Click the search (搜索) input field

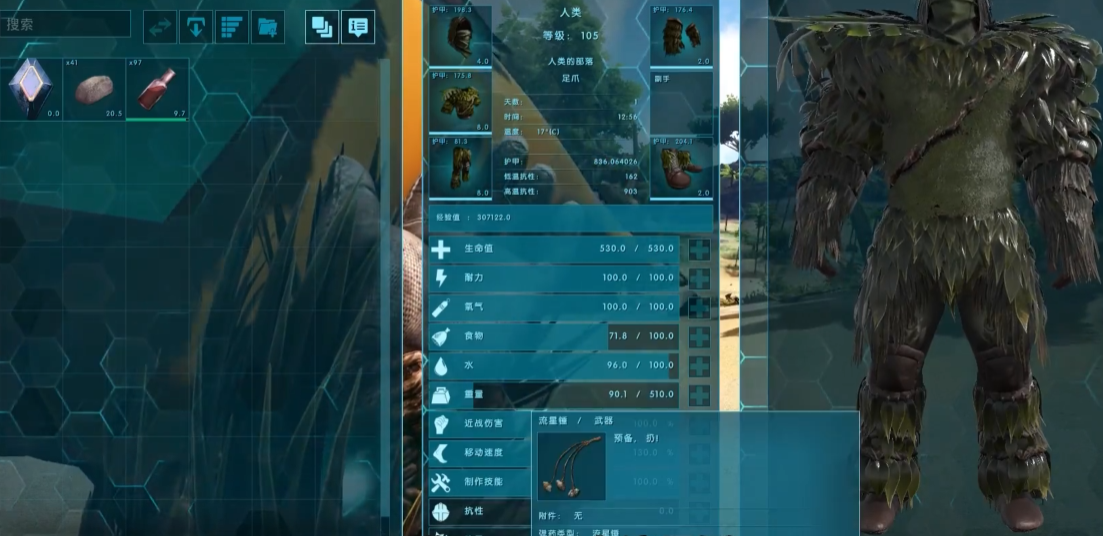(65, 24)
